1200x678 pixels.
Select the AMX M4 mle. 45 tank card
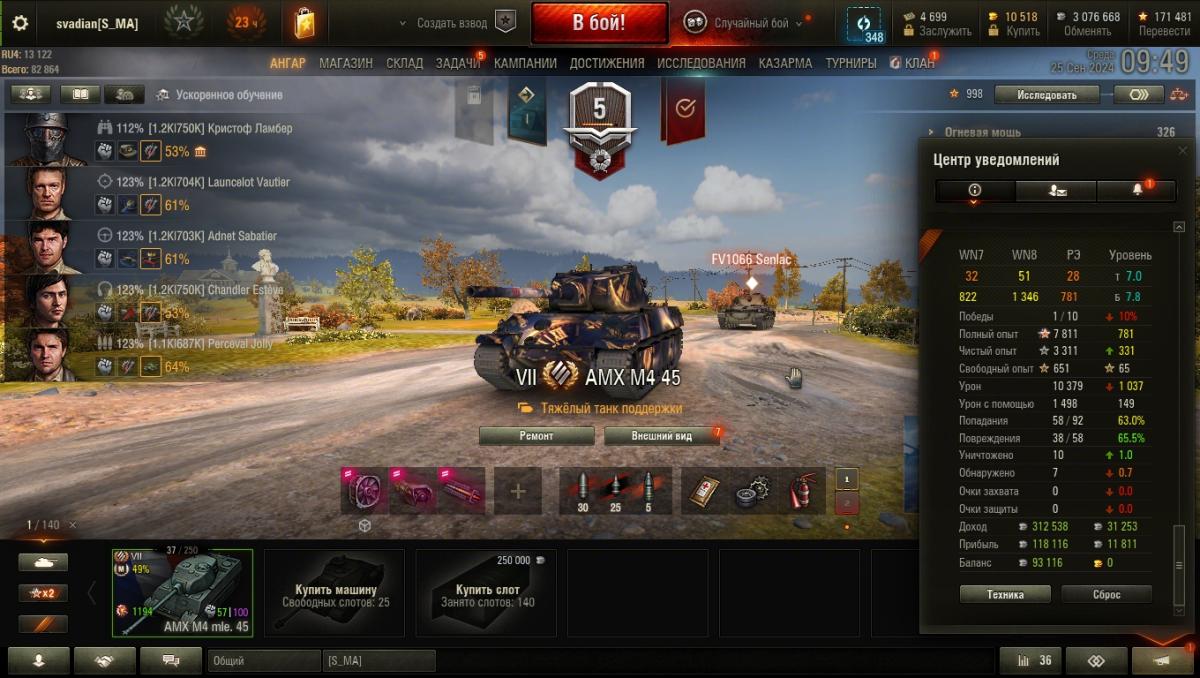(182, 592)
